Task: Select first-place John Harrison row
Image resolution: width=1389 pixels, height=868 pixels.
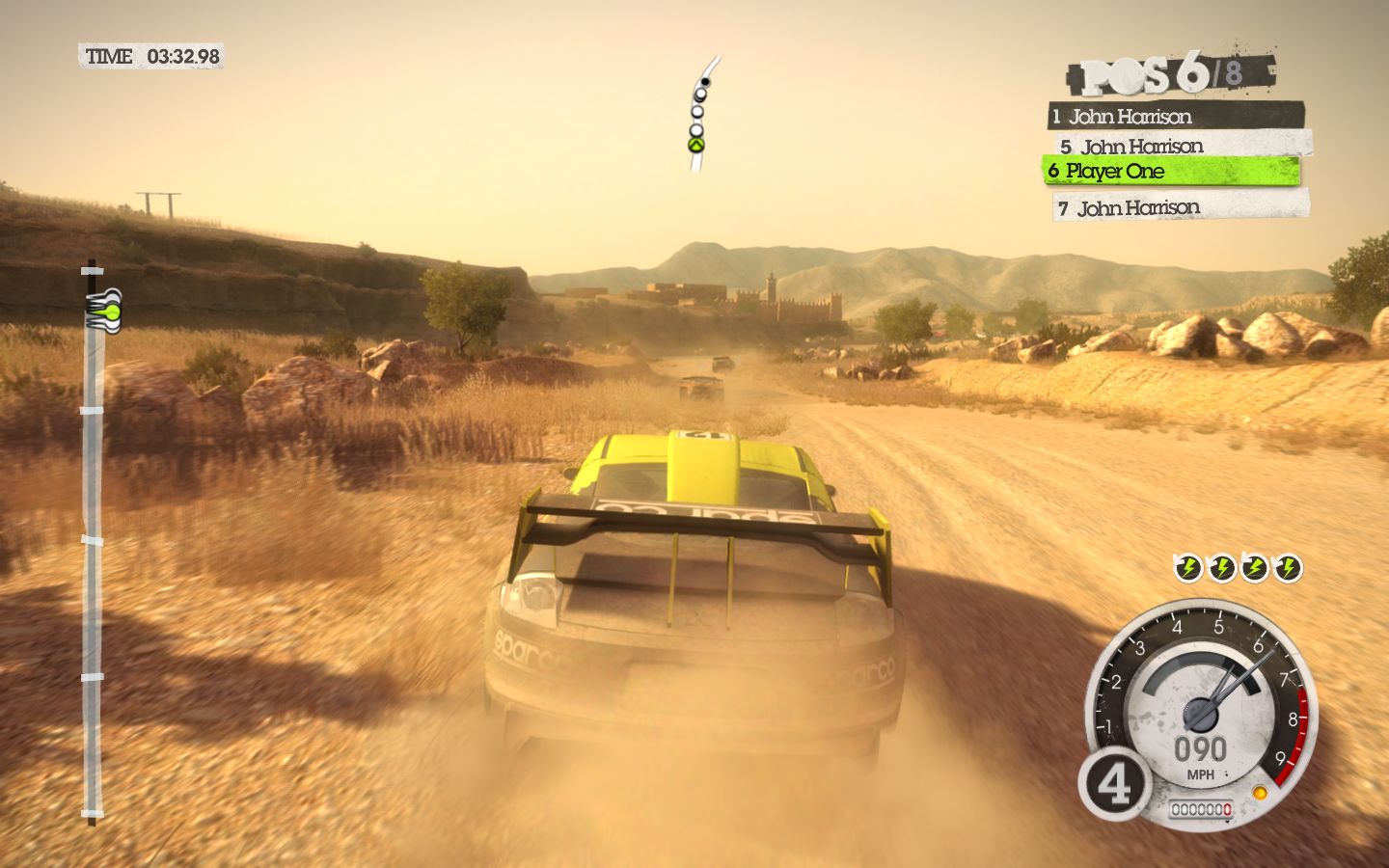Action: pyautogui.click(x=1175, y=117)
